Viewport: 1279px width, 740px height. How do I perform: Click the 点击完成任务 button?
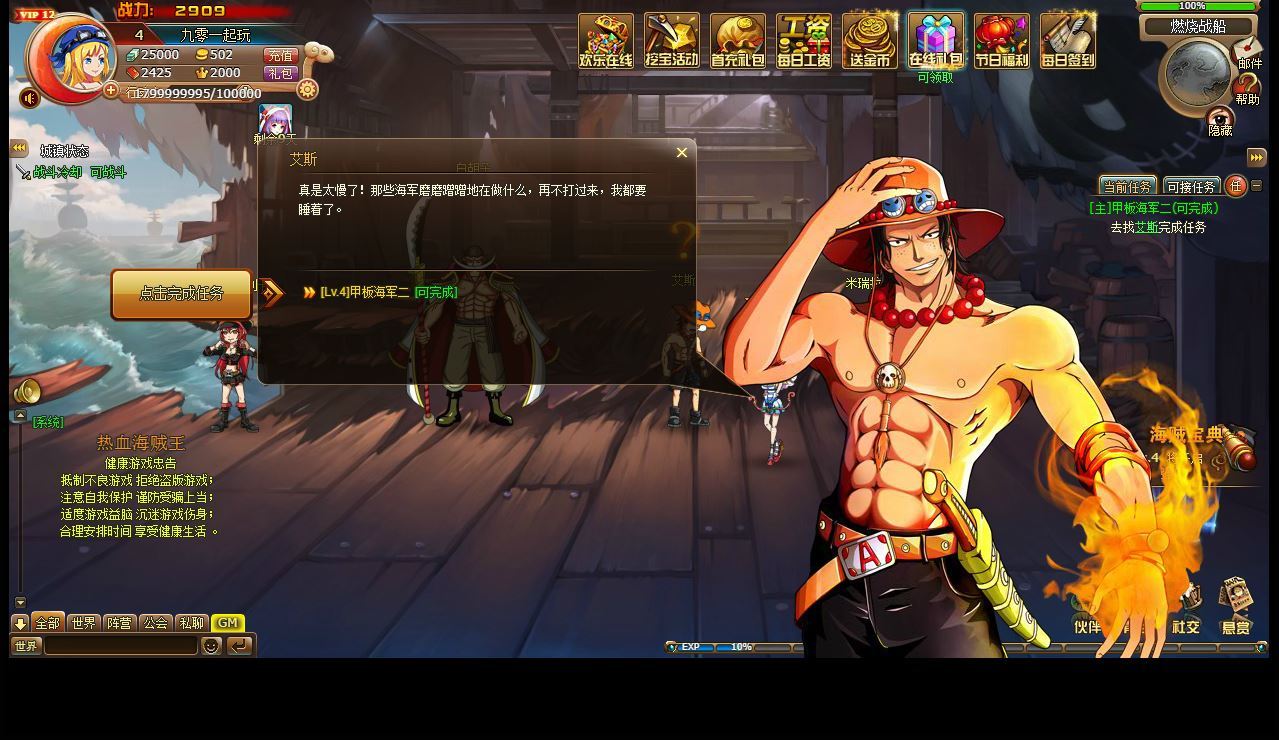click(181, 294)
